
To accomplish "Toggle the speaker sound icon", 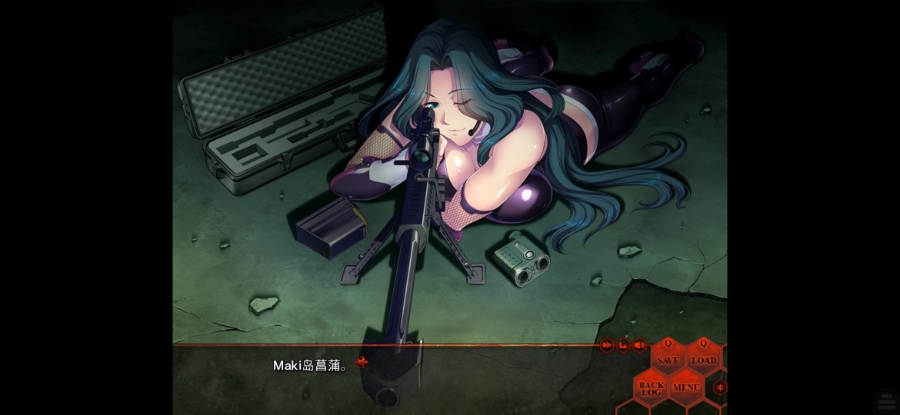I will coord(638,345).
